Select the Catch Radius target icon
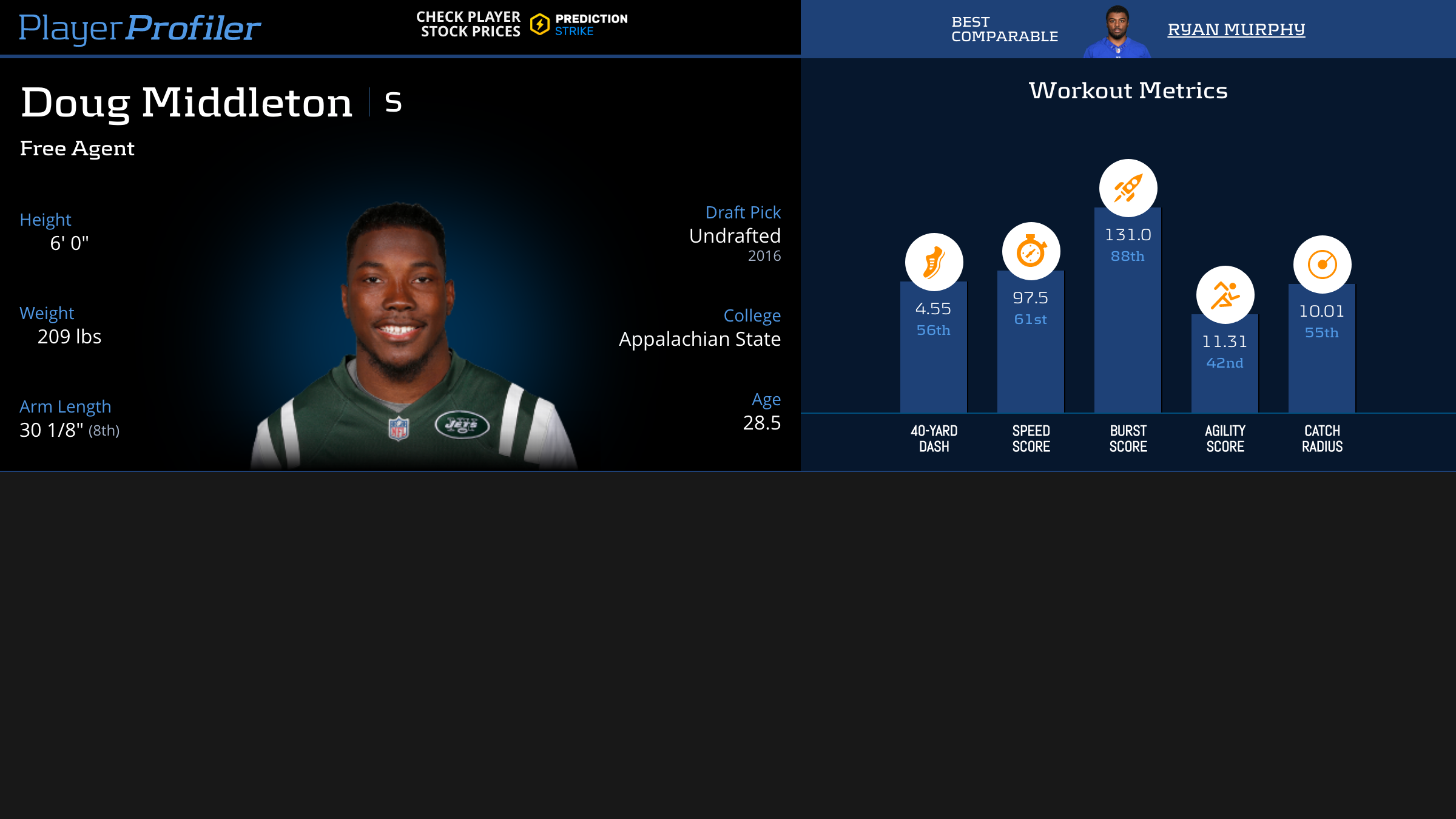Image resolution: width=1456 pixels, height=819 pixels. click(1322, 265)
